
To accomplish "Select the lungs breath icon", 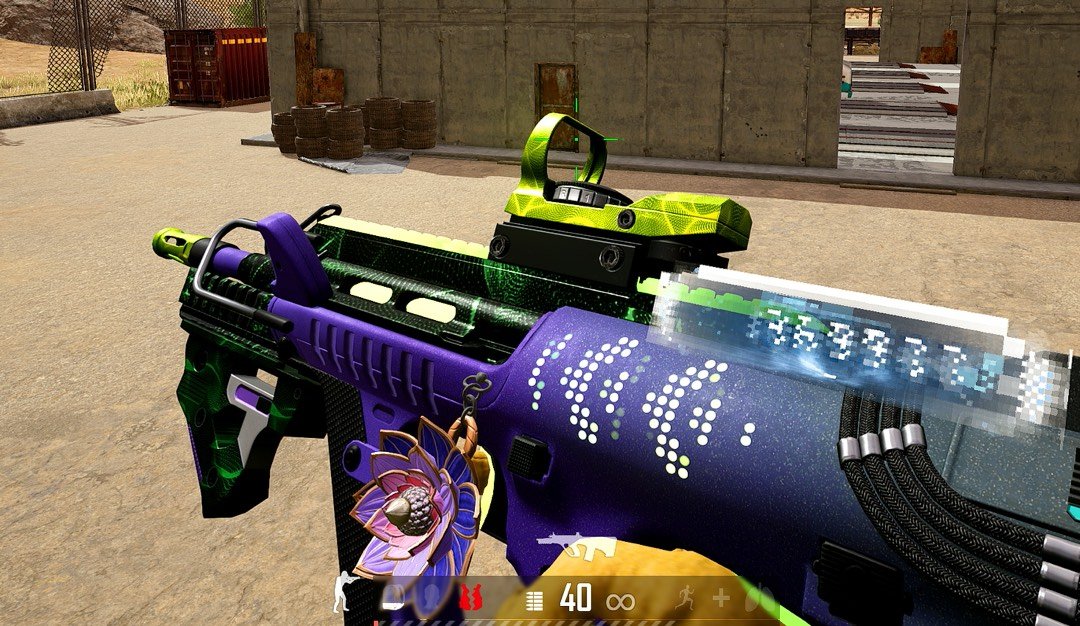I will tap(760, 599).
